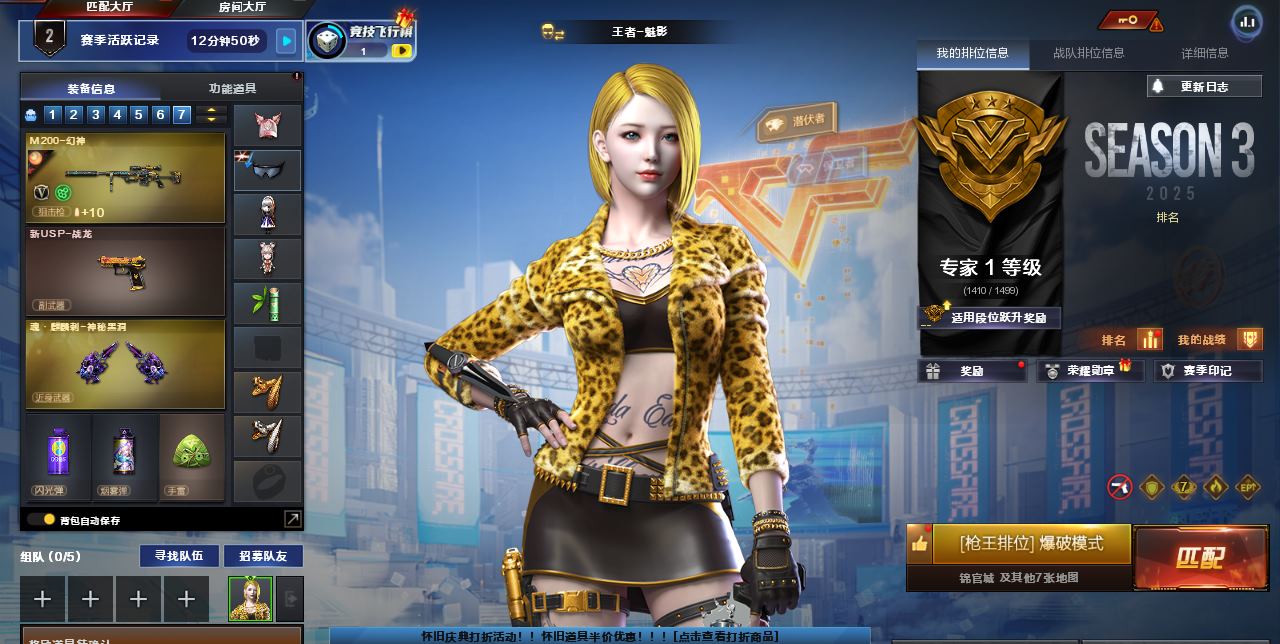Screen dimensions: 1280x644
Task: Open the 适用段位跃升奖励 rank reward button
Action: click(990, 317)
